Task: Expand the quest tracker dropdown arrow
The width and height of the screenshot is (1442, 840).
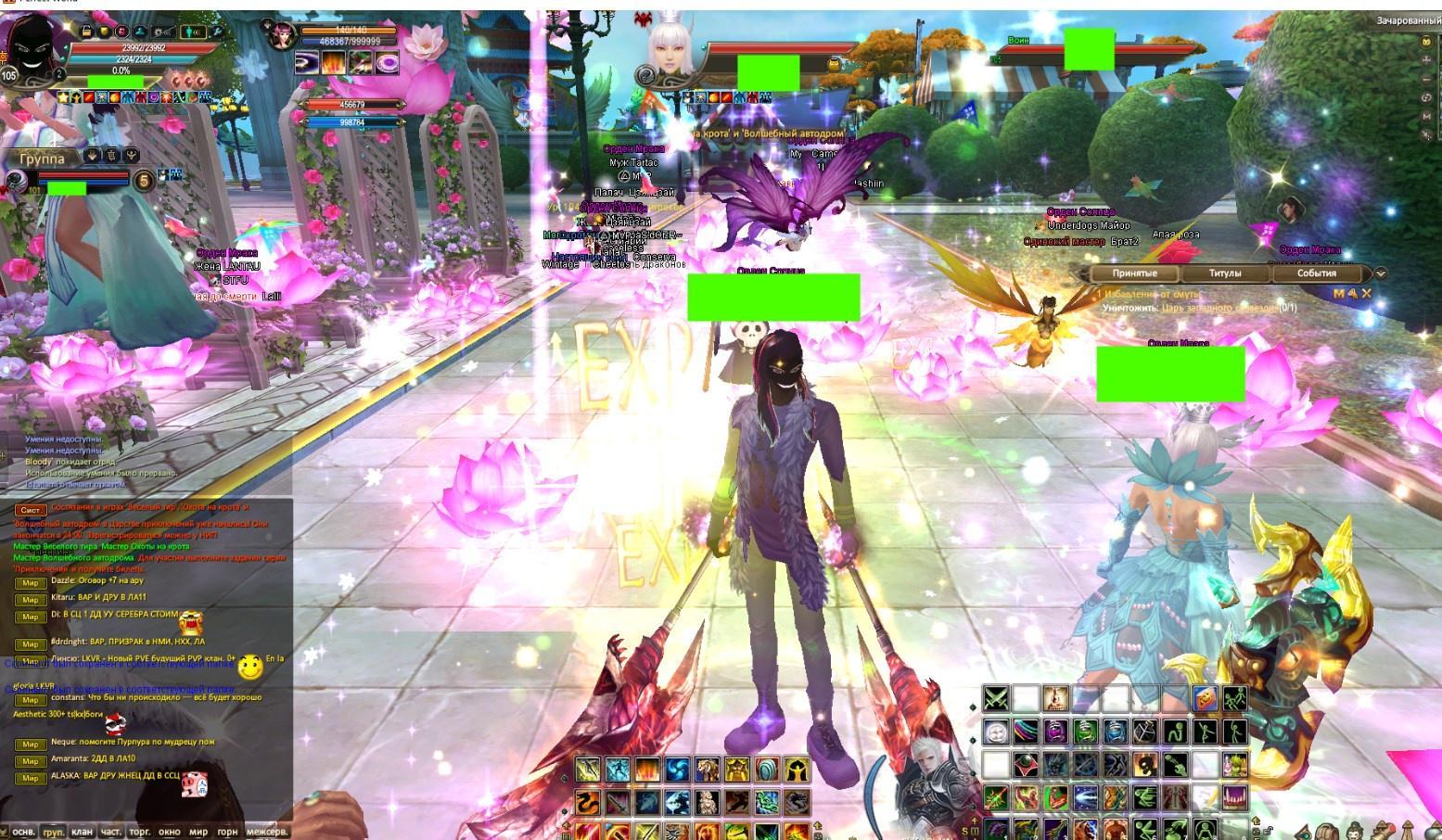Action: point(1380,274)
